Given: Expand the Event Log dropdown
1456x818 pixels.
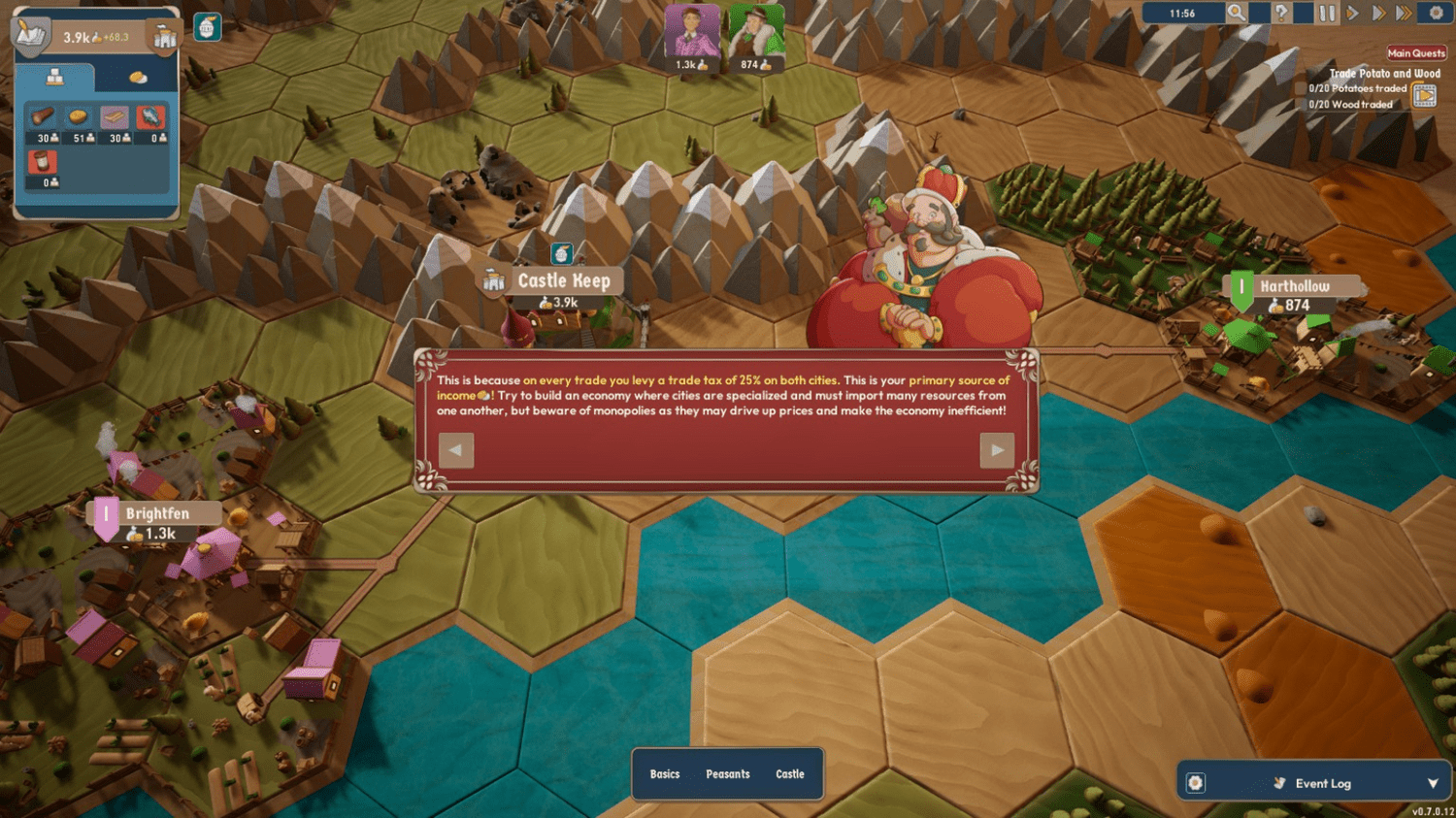Looking at the screenshot, I should click(1433, 784).
